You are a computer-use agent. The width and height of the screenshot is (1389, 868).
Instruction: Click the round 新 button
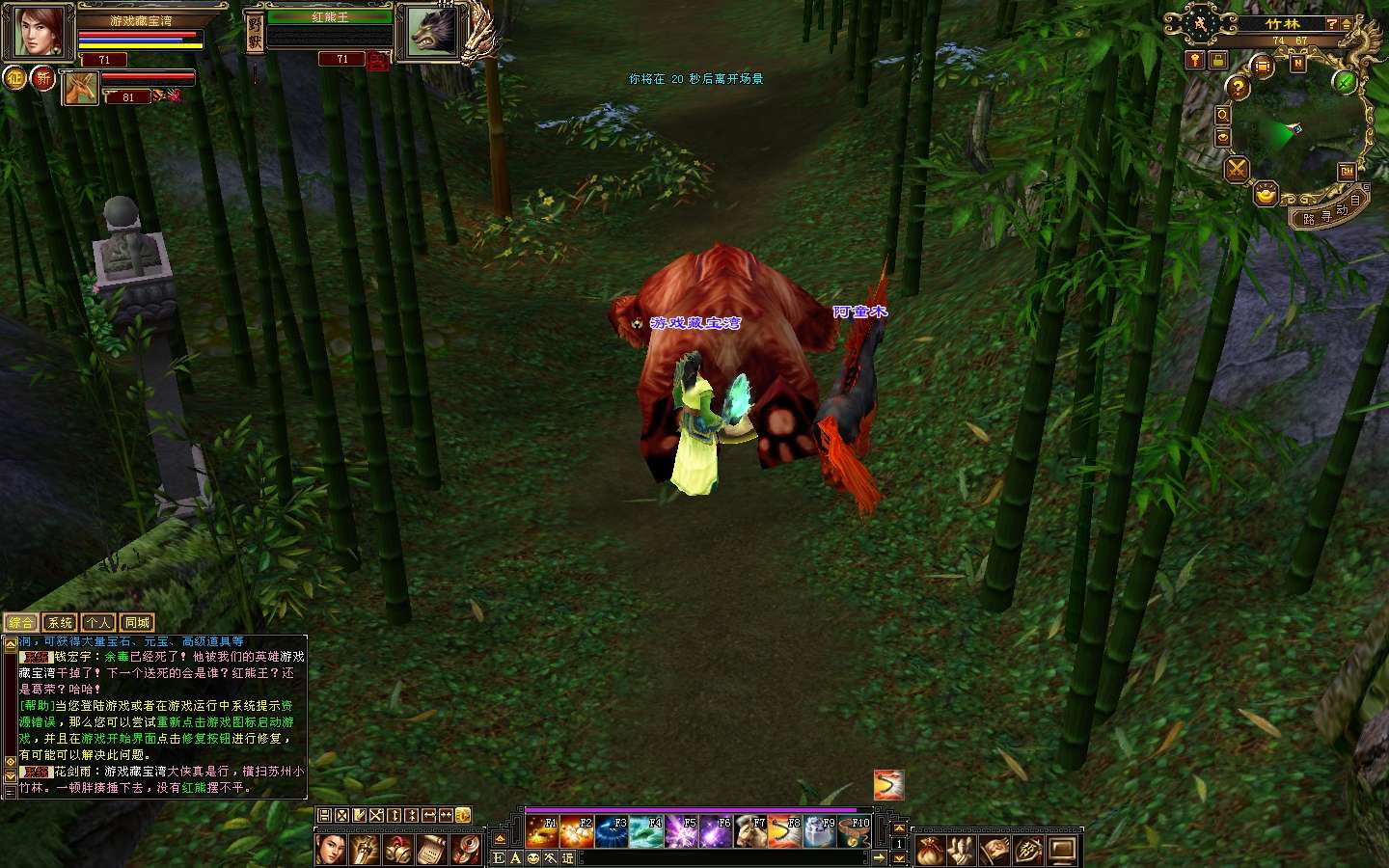point(43,78)
